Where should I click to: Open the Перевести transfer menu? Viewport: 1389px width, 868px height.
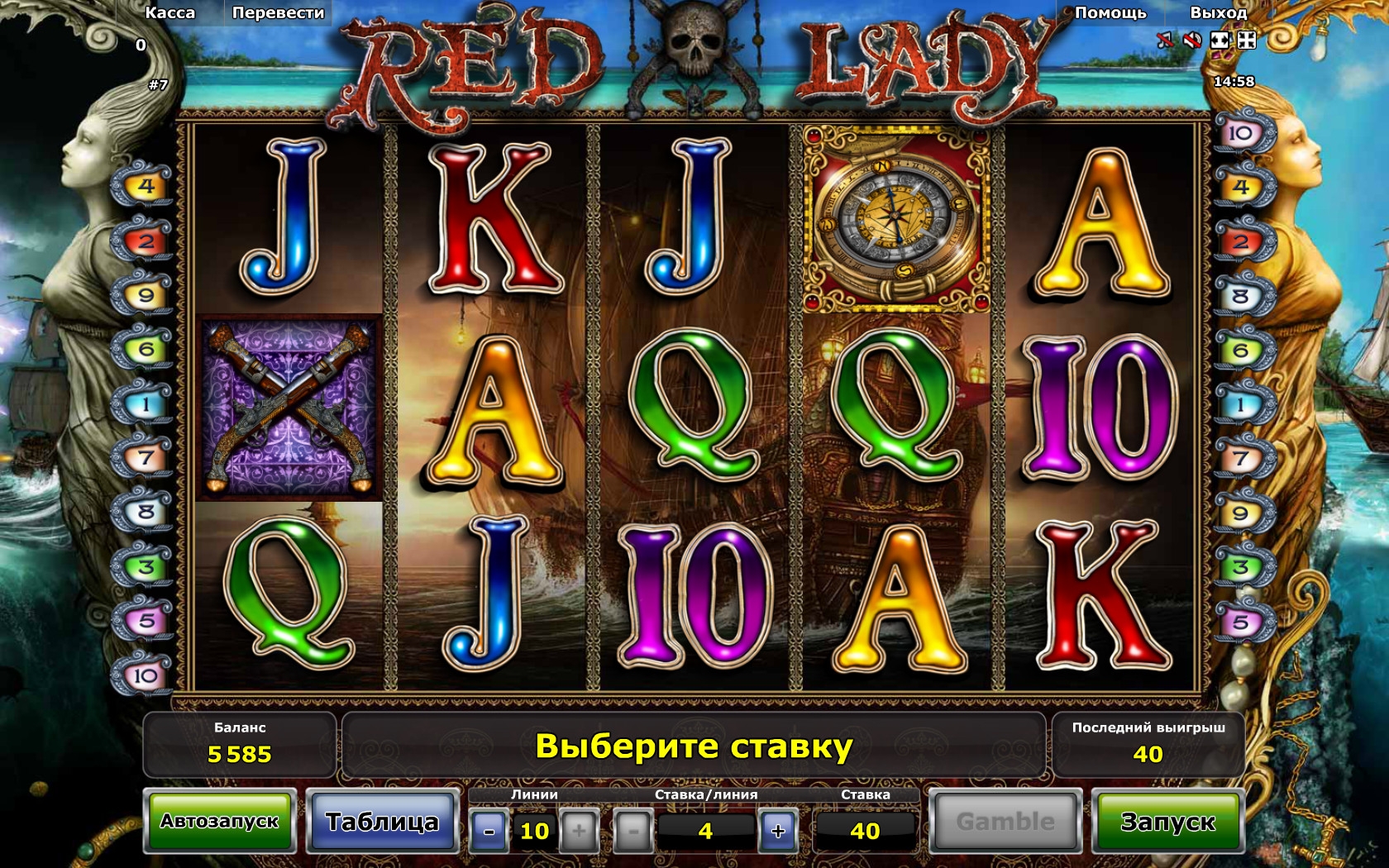tap(278, 12)
